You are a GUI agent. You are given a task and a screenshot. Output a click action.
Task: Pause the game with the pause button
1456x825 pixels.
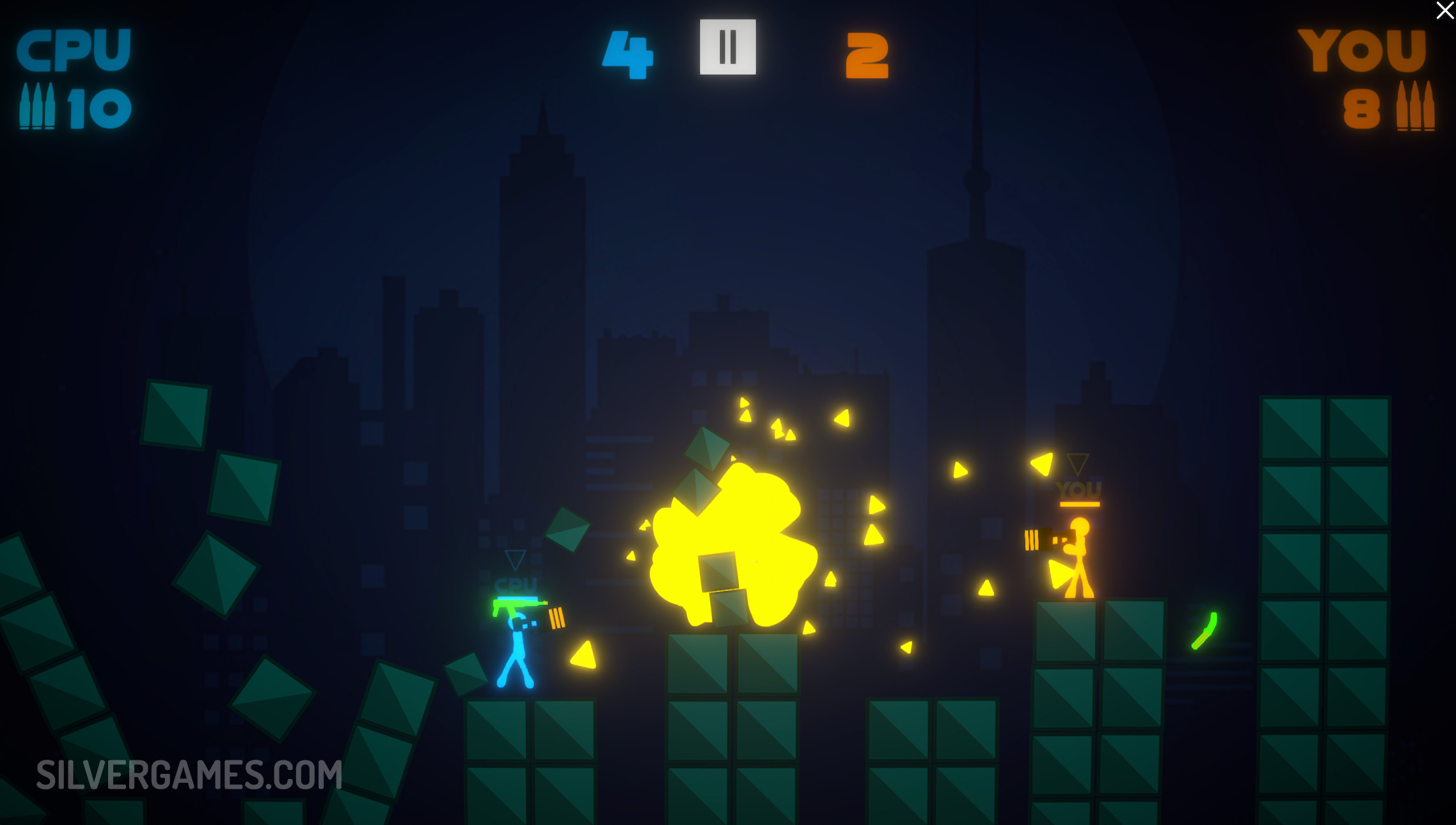[727, 47]
